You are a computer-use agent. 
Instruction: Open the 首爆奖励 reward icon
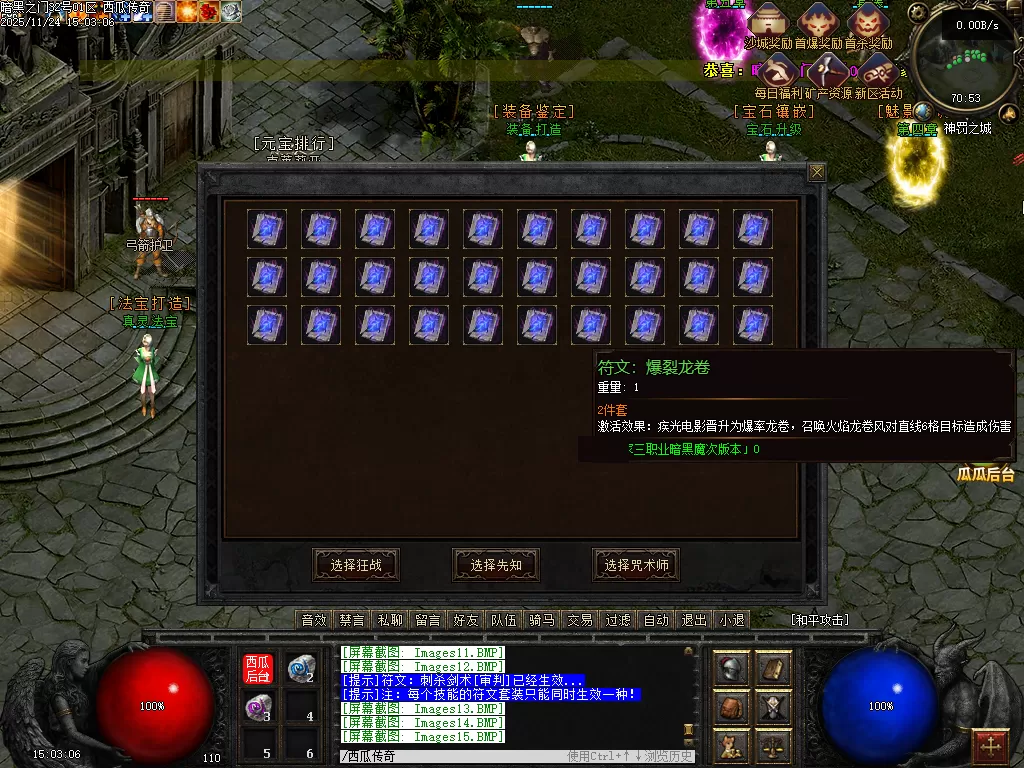(818, 19)
